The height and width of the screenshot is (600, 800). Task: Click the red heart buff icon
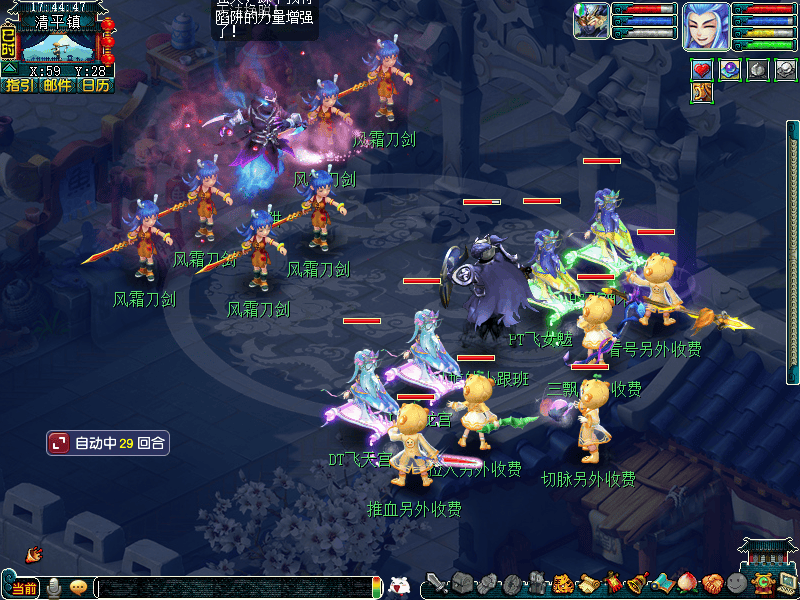tap(703, 70)
